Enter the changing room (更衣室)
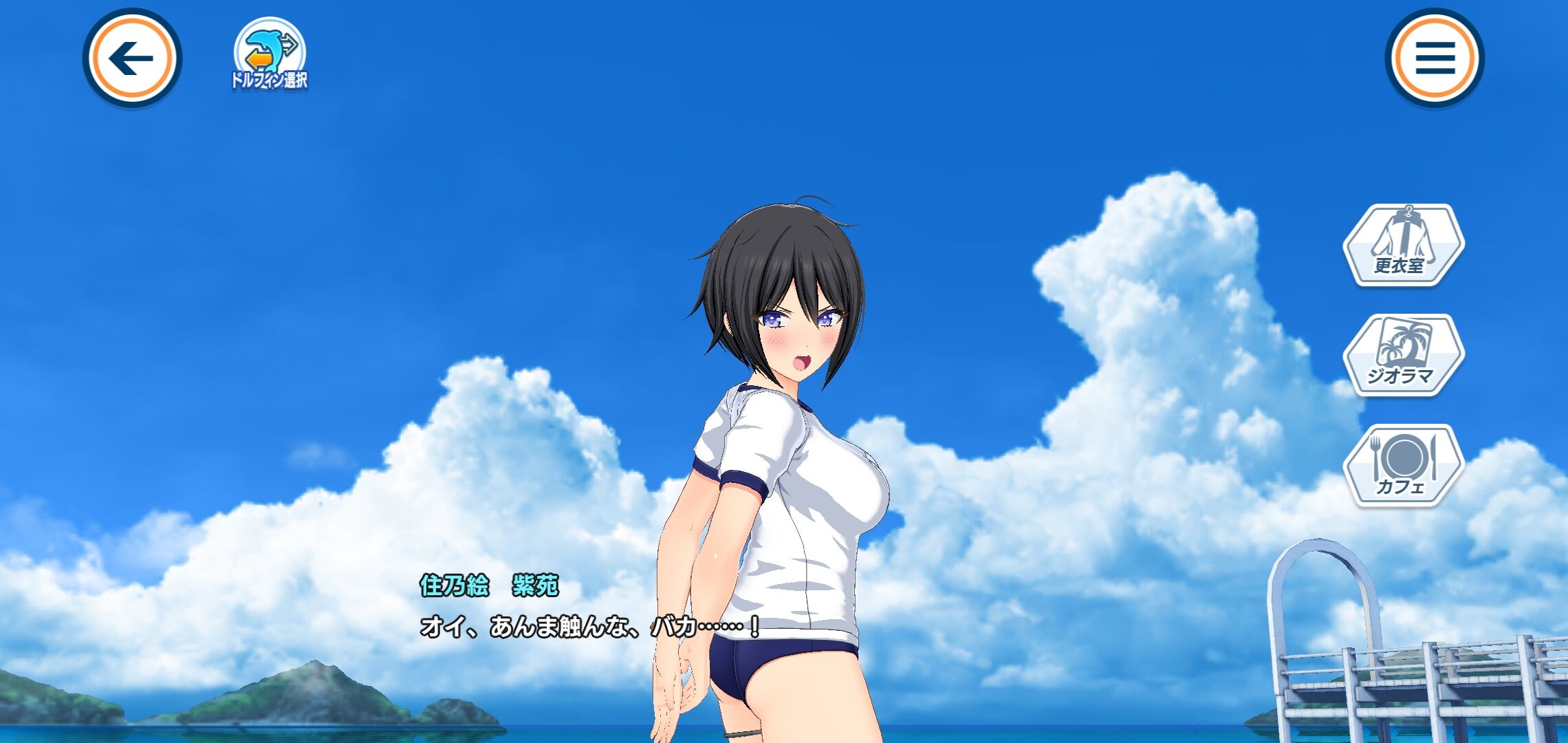The width and height of the screenshot is (1568, 743). (1403, 245)
